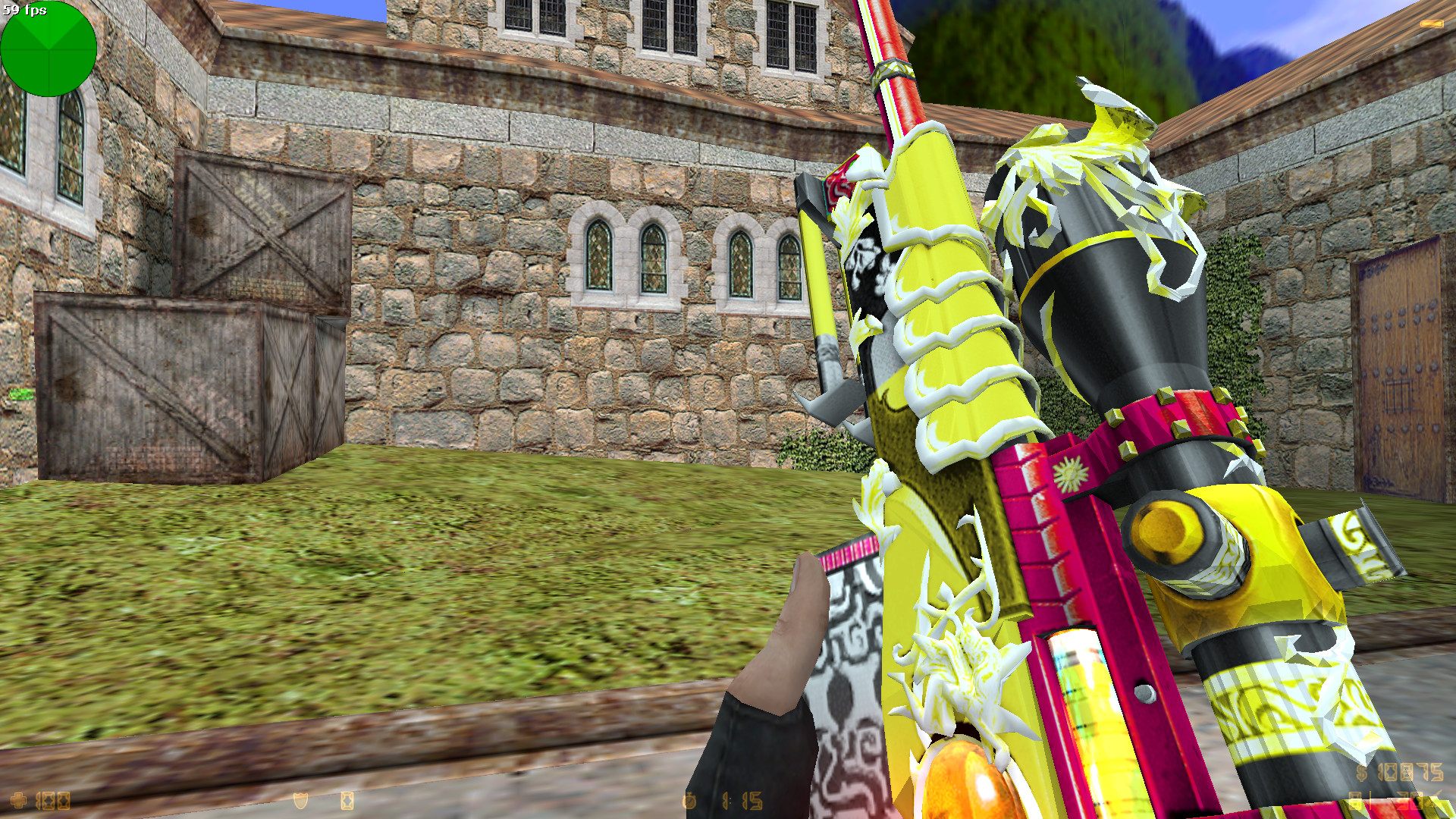
Task: Select the armor shield icon near timer
Action: coord(301,802)
